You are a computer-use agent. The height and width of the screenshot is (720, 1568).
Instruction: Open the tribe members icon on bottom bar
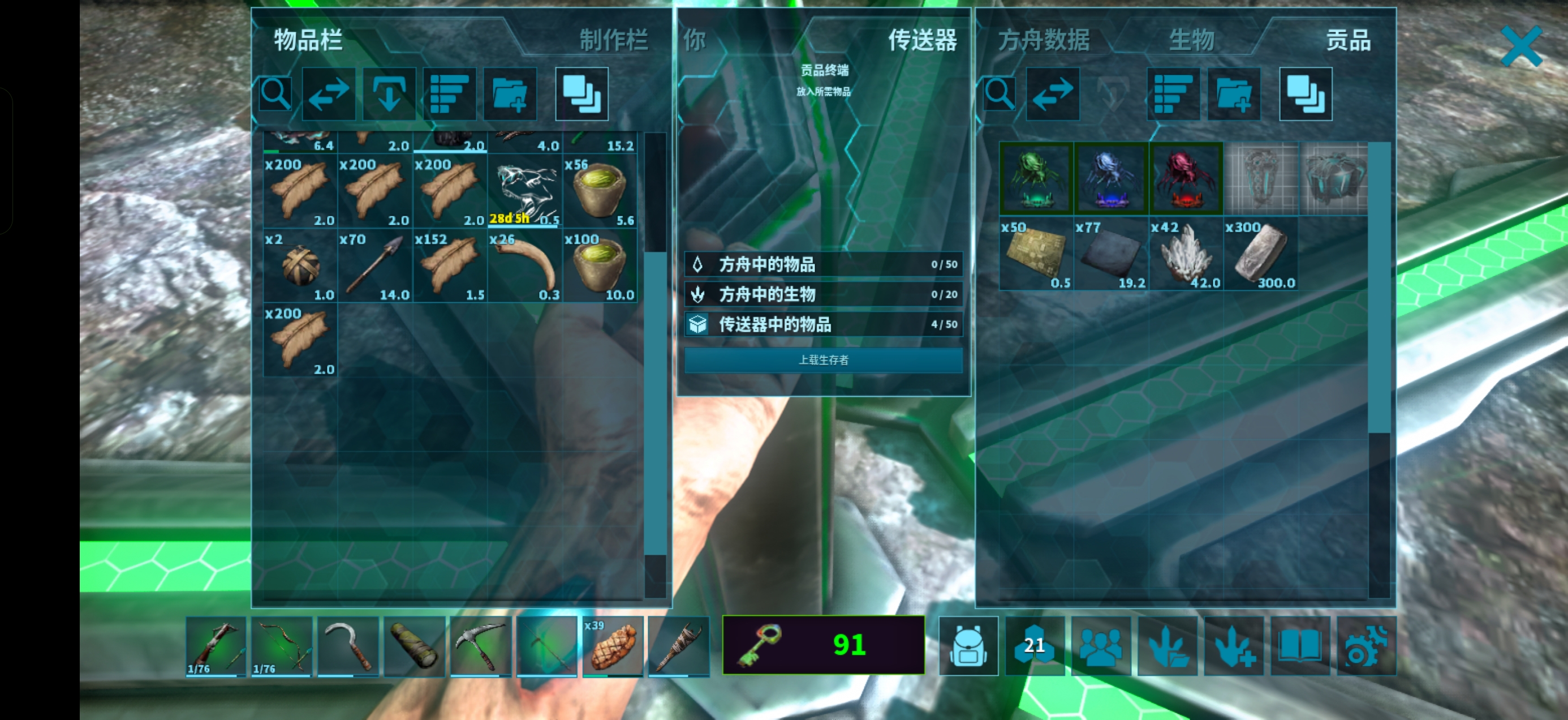[1102, 646]
